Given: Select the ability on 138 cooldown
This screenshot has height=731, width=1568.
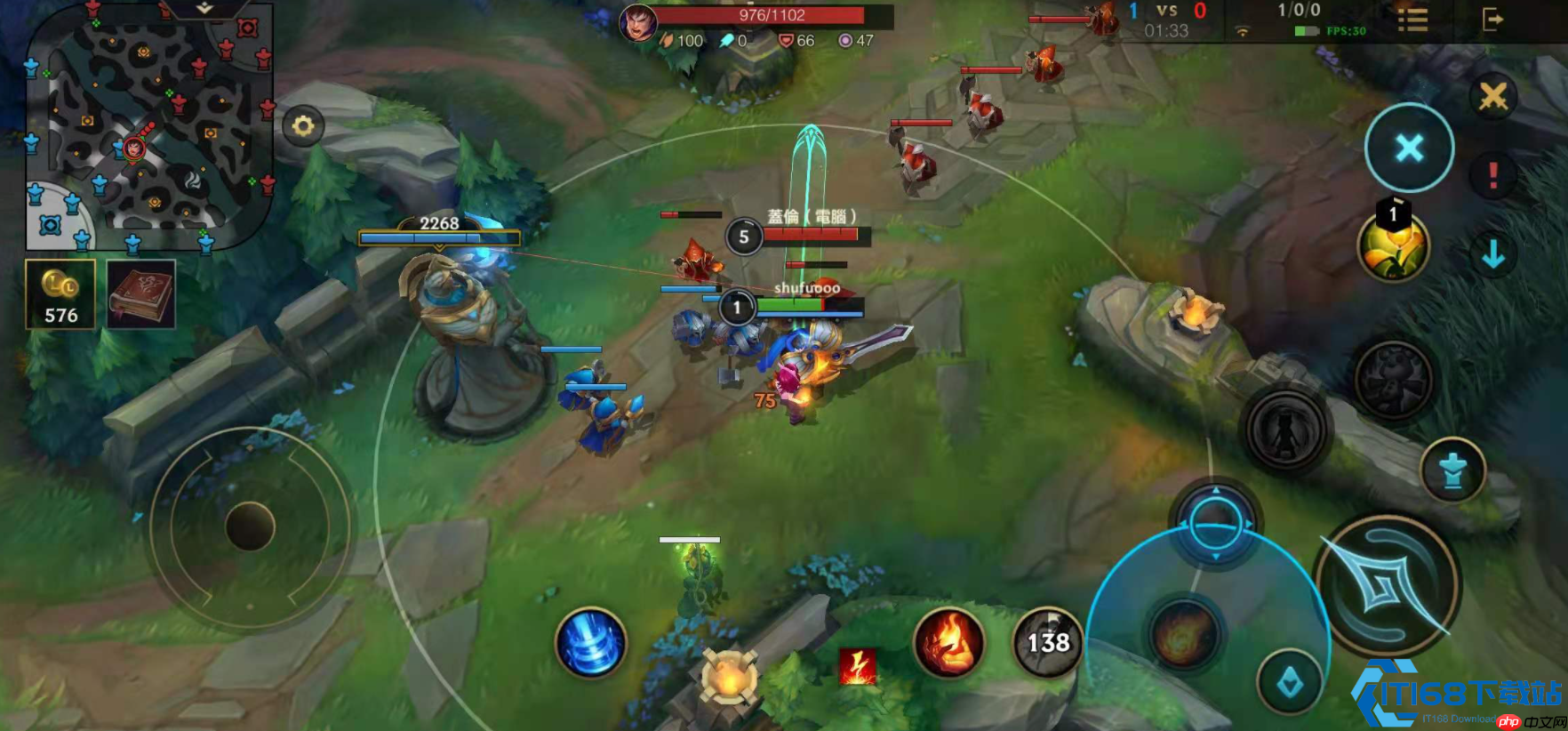Looking at the screenshot, I should [x=1048, y=642].
